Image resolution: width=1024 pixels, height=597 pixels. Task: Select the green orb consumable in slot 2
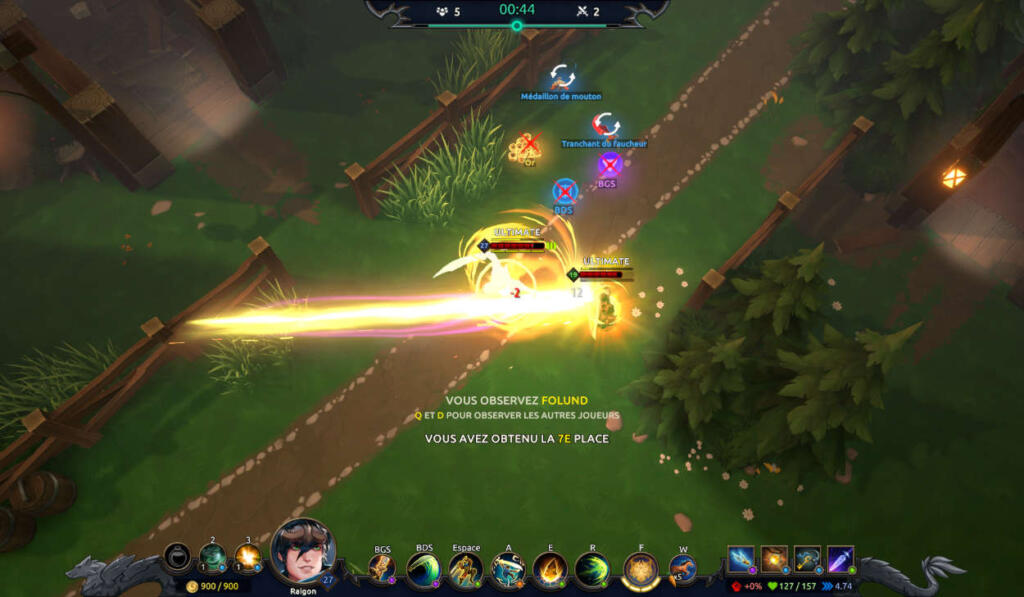tap(212, 557)
